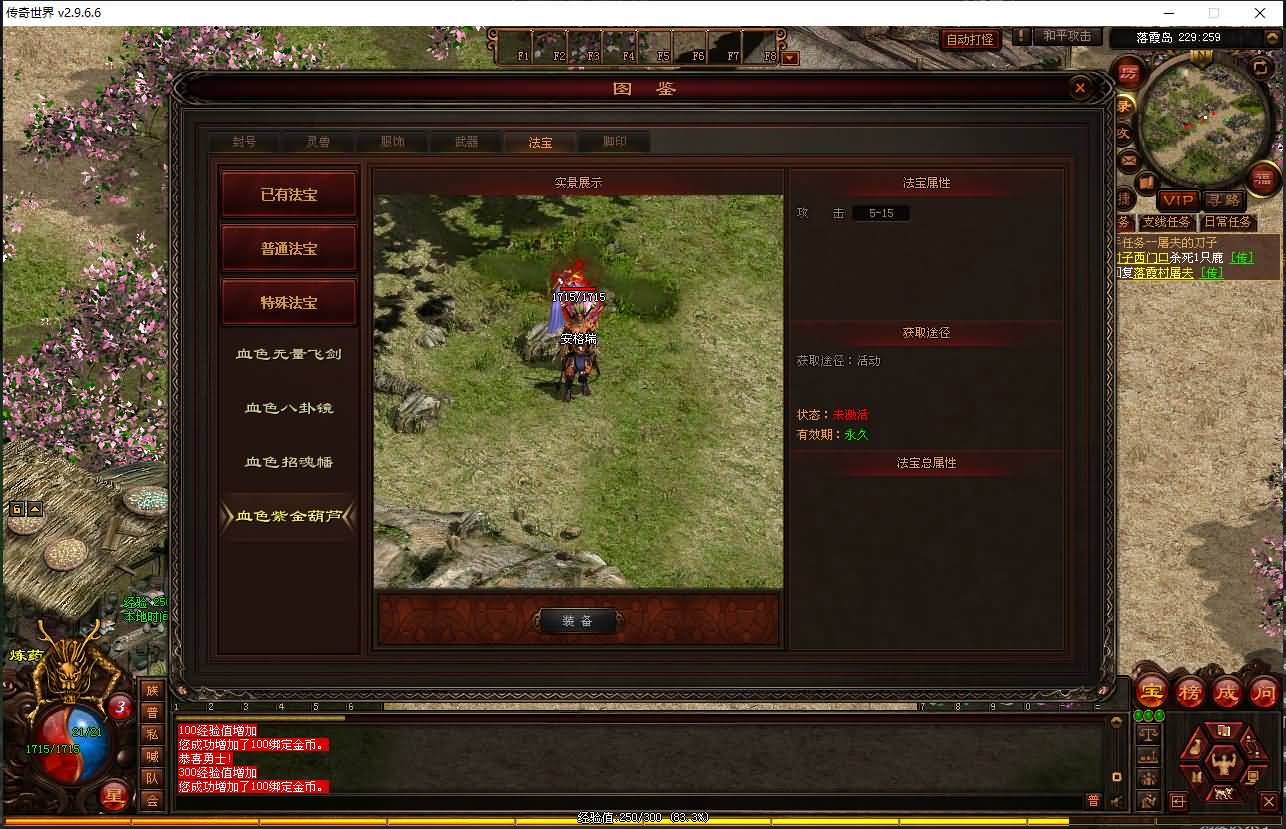1286x829 pixels.
Task: Select 血色八卦镜 from the treasure list
Action: [x=288, y=407]
